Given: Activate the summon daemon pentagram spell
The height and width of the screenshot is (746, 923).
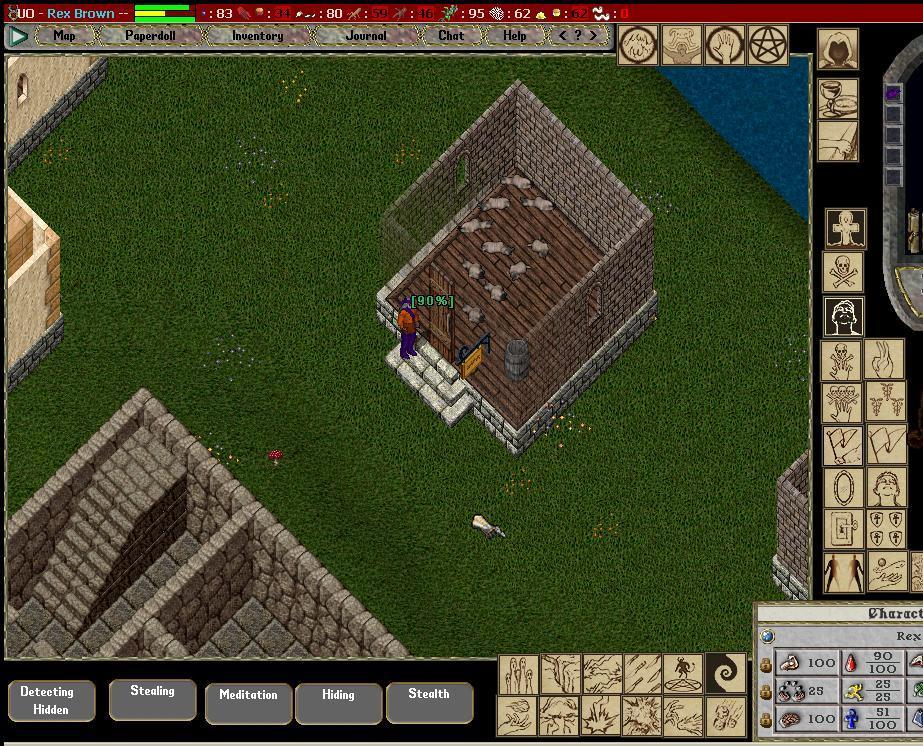Looking at the screenshot, I should (683, 673).
